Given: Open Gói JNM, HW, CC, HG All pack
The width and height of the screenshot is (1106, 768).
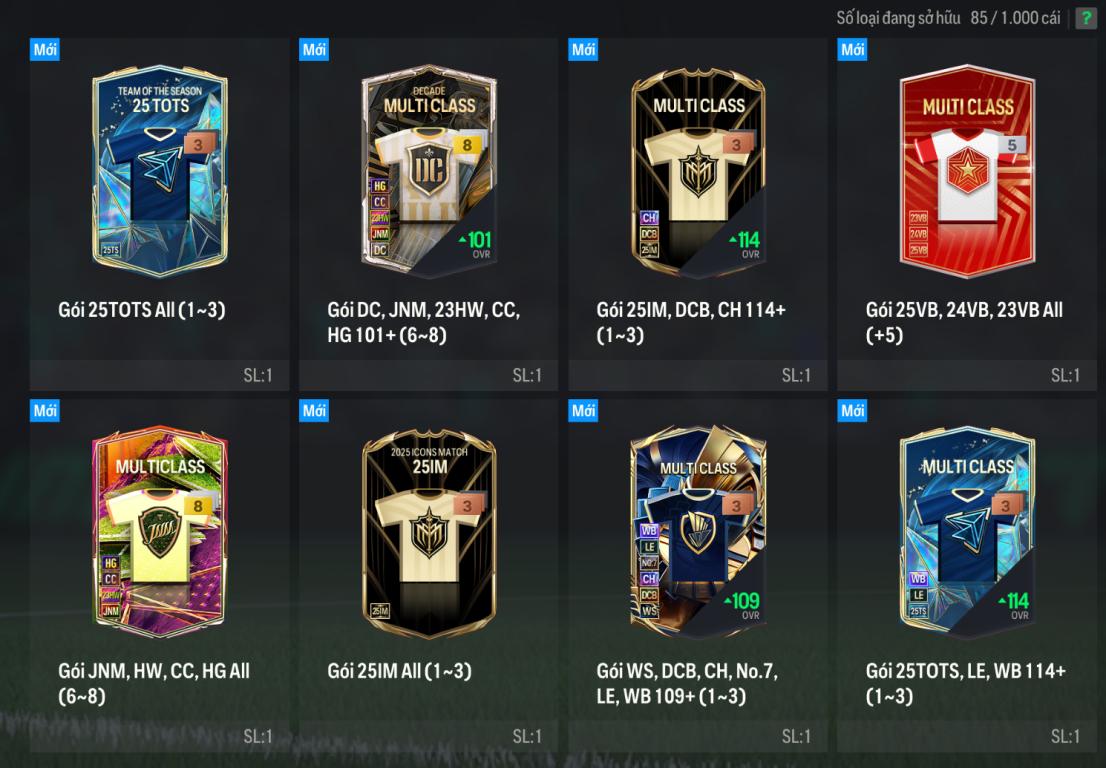Looking at the screenshot, I should [x=160, y=532].
